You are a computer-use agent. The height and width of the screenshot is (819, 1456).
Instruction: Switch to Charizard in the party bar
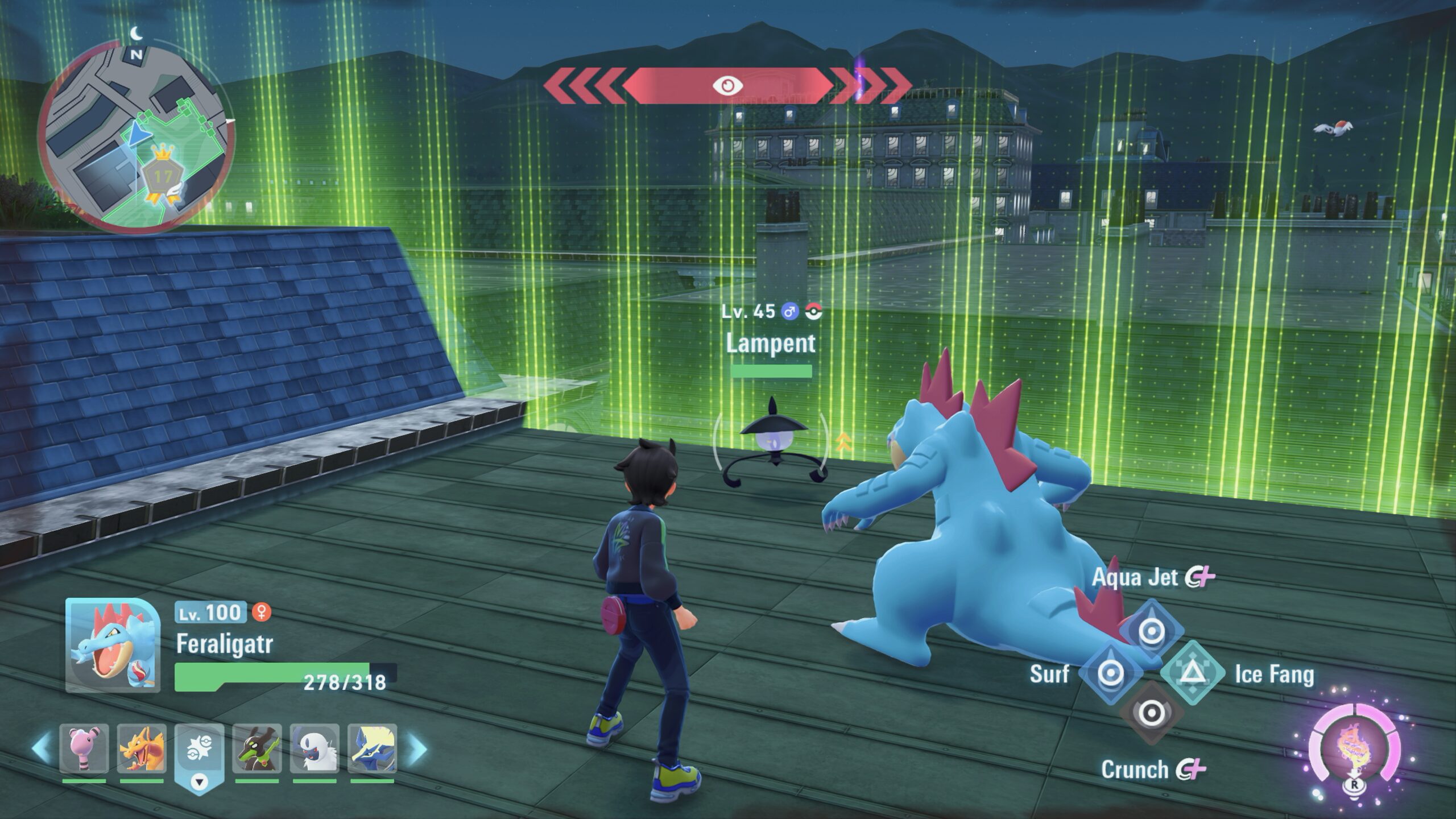[142, 748]
